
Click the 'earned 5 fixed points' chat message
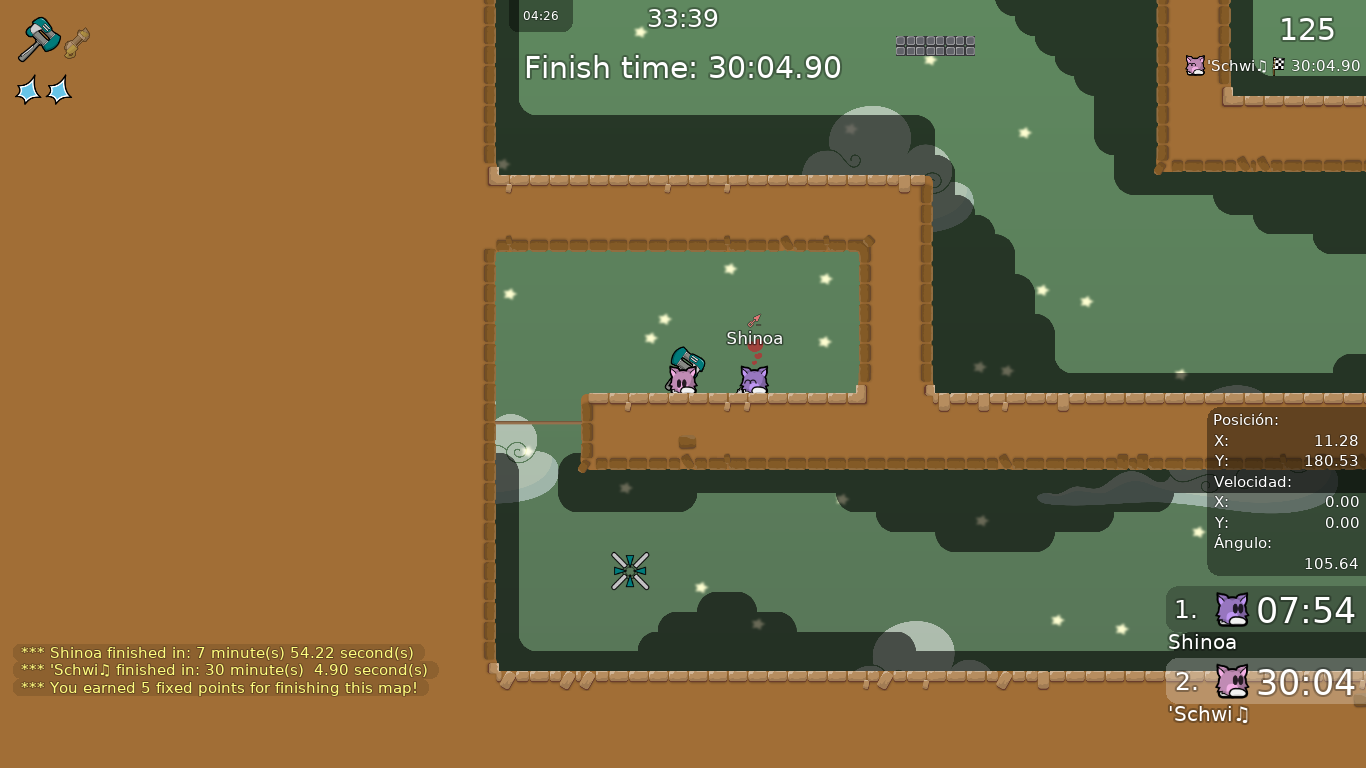pos(220,688)
